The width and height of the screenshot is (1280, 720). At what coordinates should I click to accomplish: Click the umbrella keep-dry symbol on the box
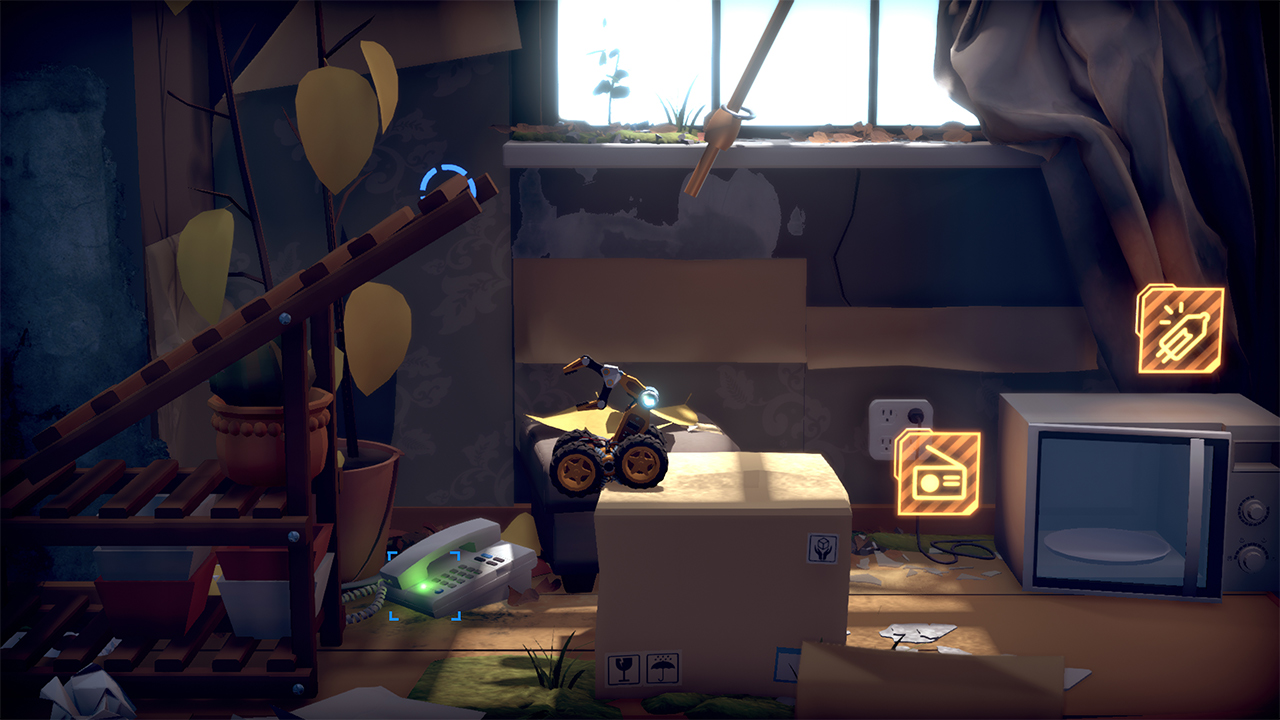pos(661,668)
